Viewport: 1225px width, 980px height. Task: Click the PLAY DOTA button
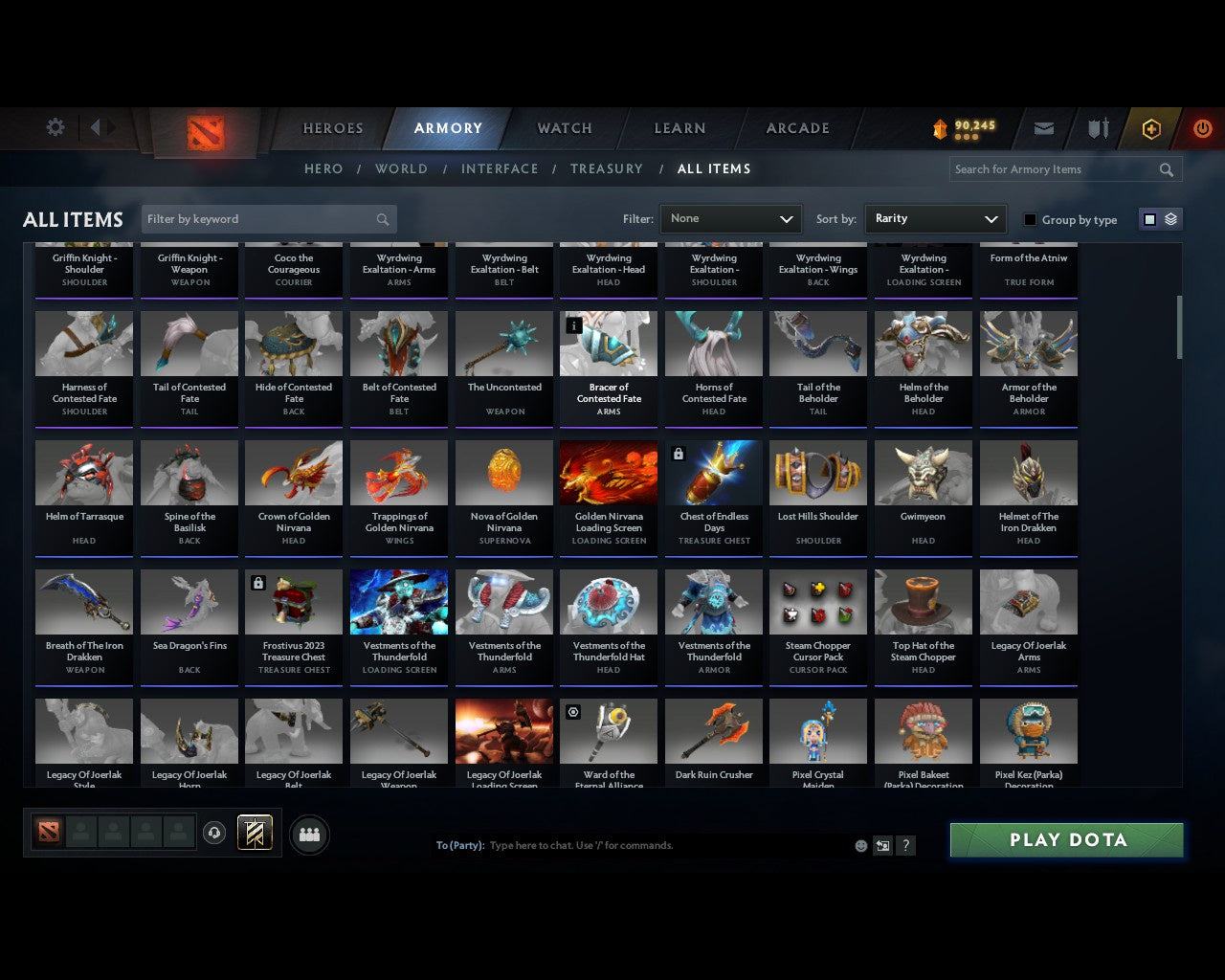click(x=1066, y=839)
